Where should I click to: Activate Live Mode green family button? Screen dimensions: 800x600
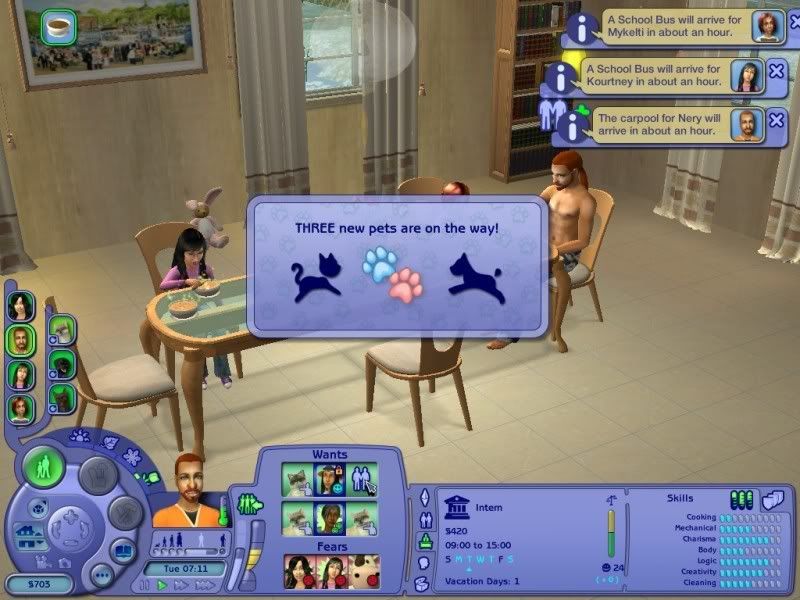pos(45,467)
